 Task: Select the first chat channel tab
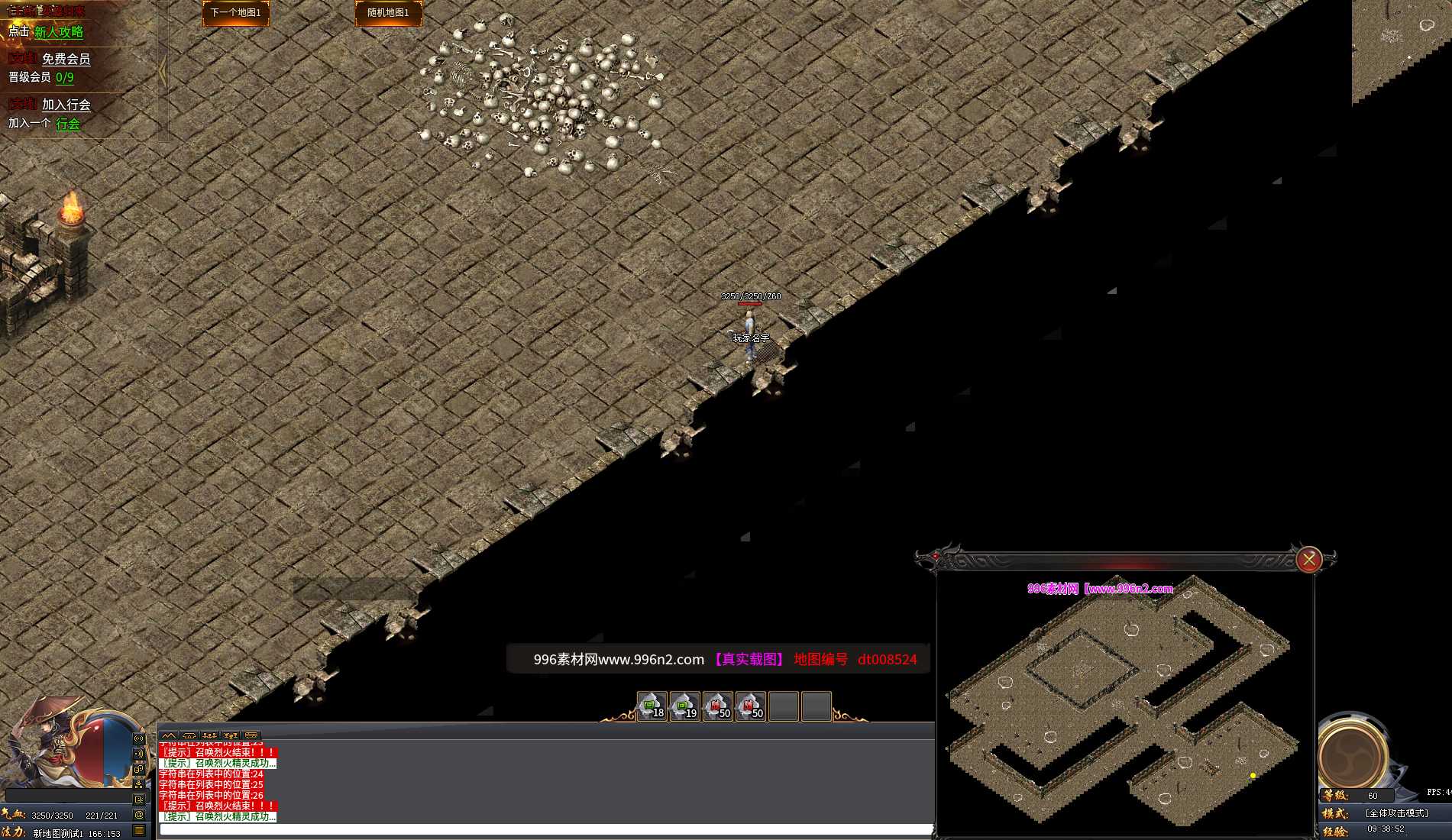(x=169, y=735)
